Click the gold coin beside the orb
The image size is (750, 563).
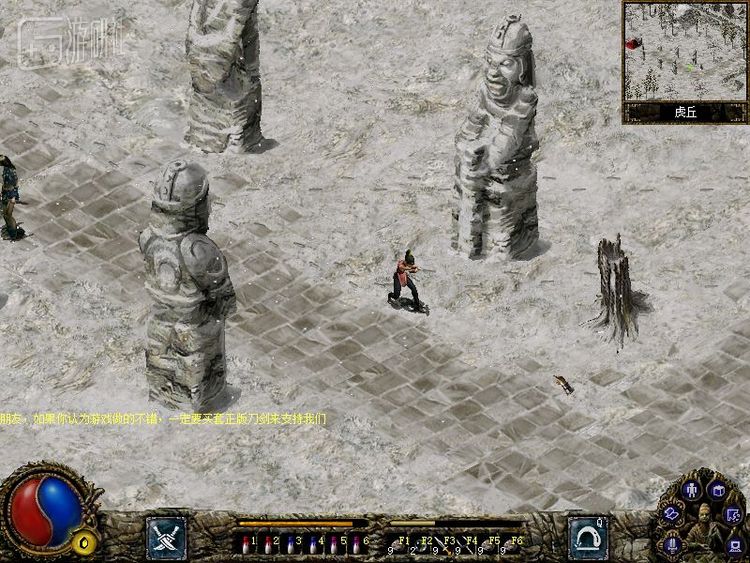coord(86,543)
